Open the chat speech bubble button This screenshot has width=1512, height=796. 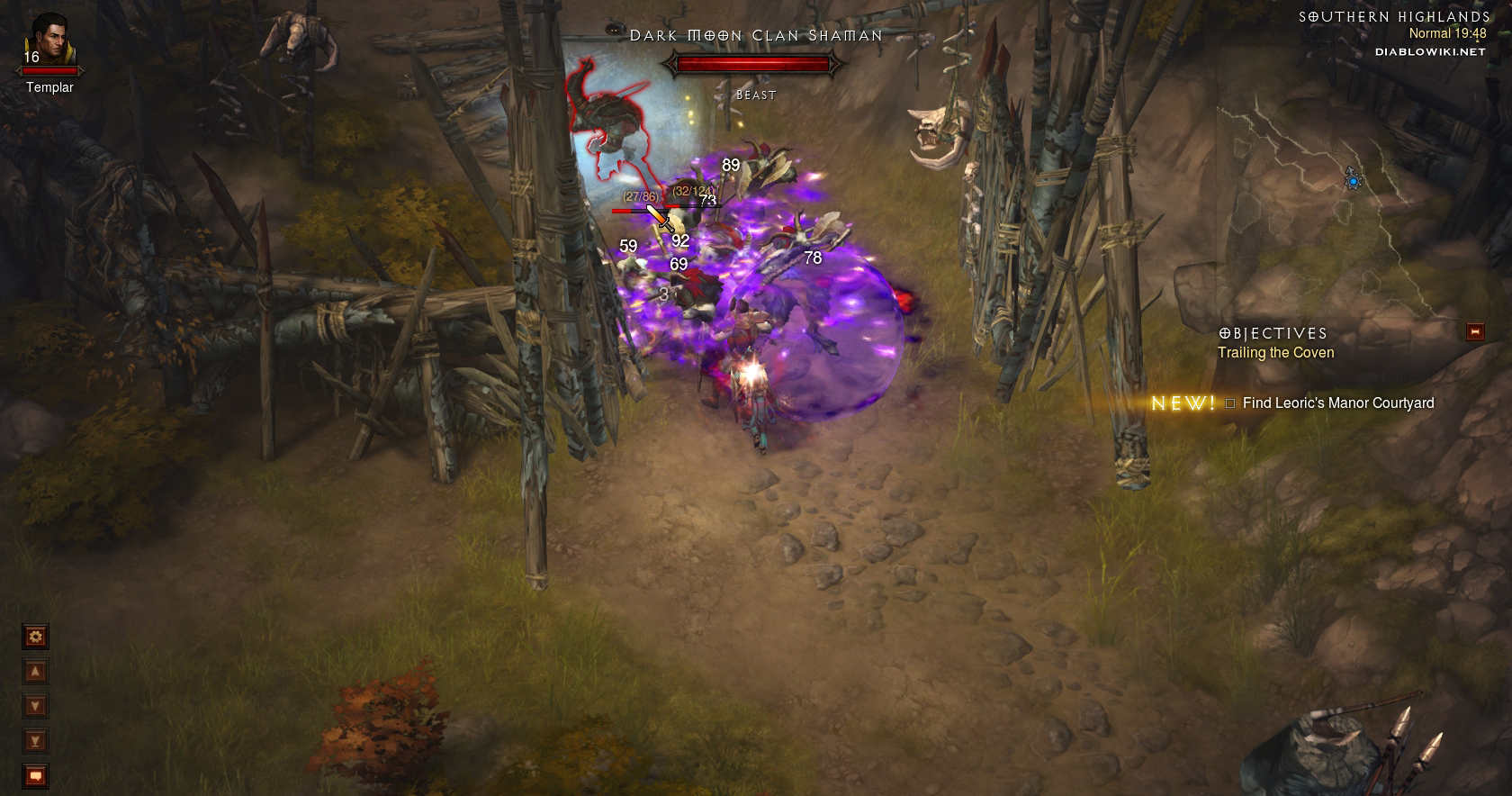[35, 775]
